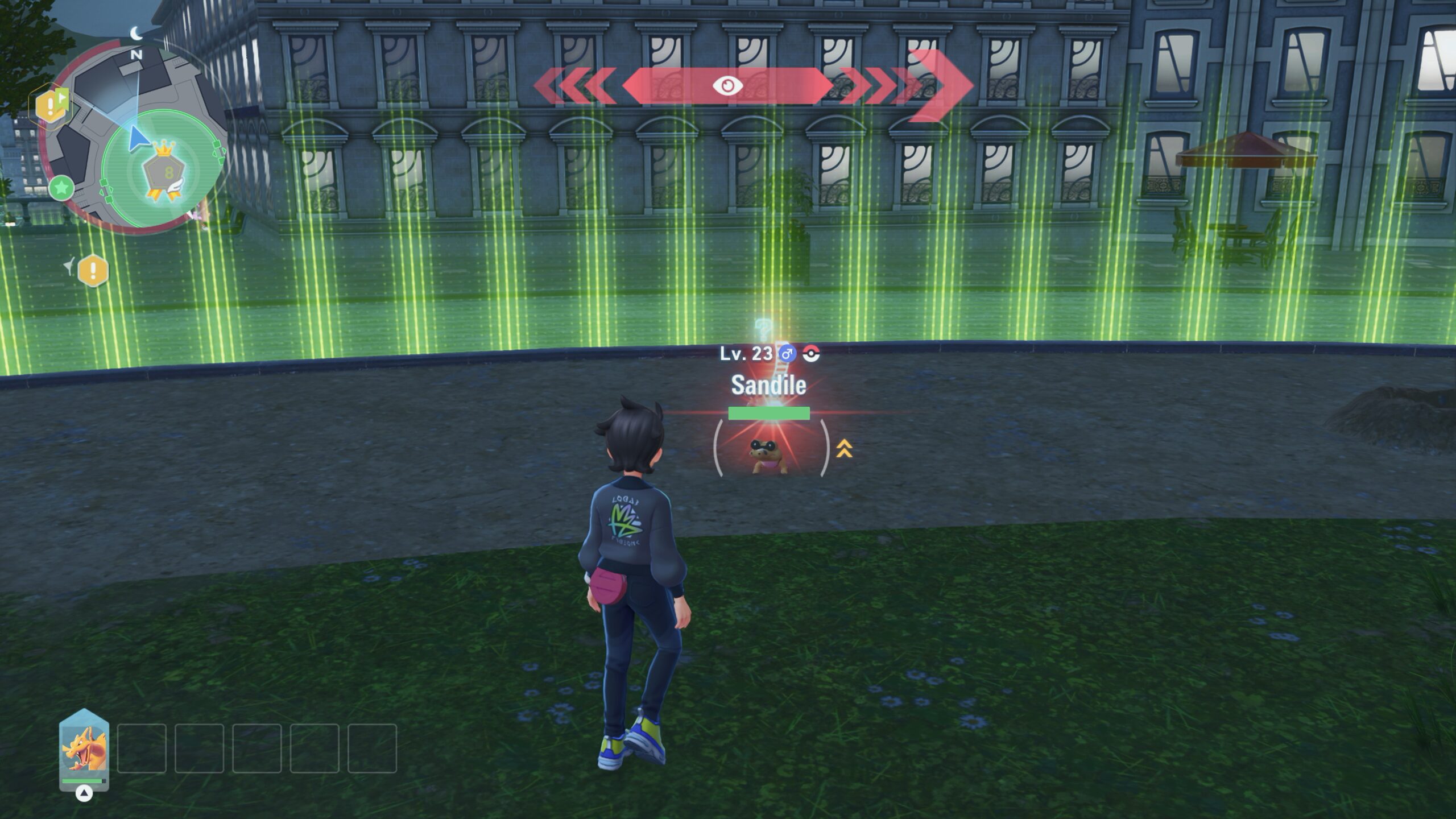This screenshot has height=819, width=1456.
Task: Select the Sandile target name label
Action: coord(768,386)
